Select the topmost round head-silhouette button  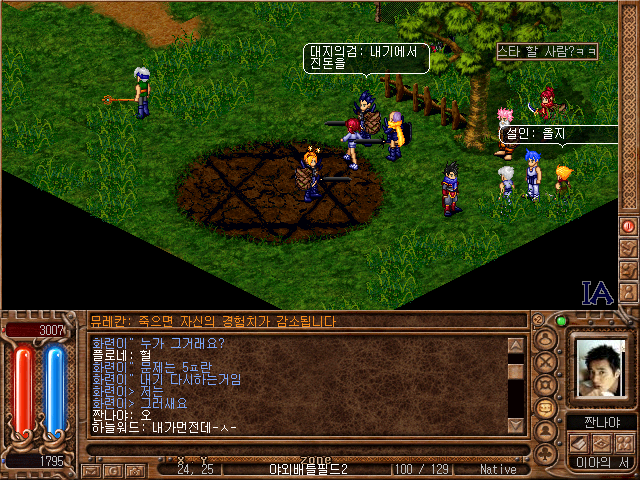[547, 339]
